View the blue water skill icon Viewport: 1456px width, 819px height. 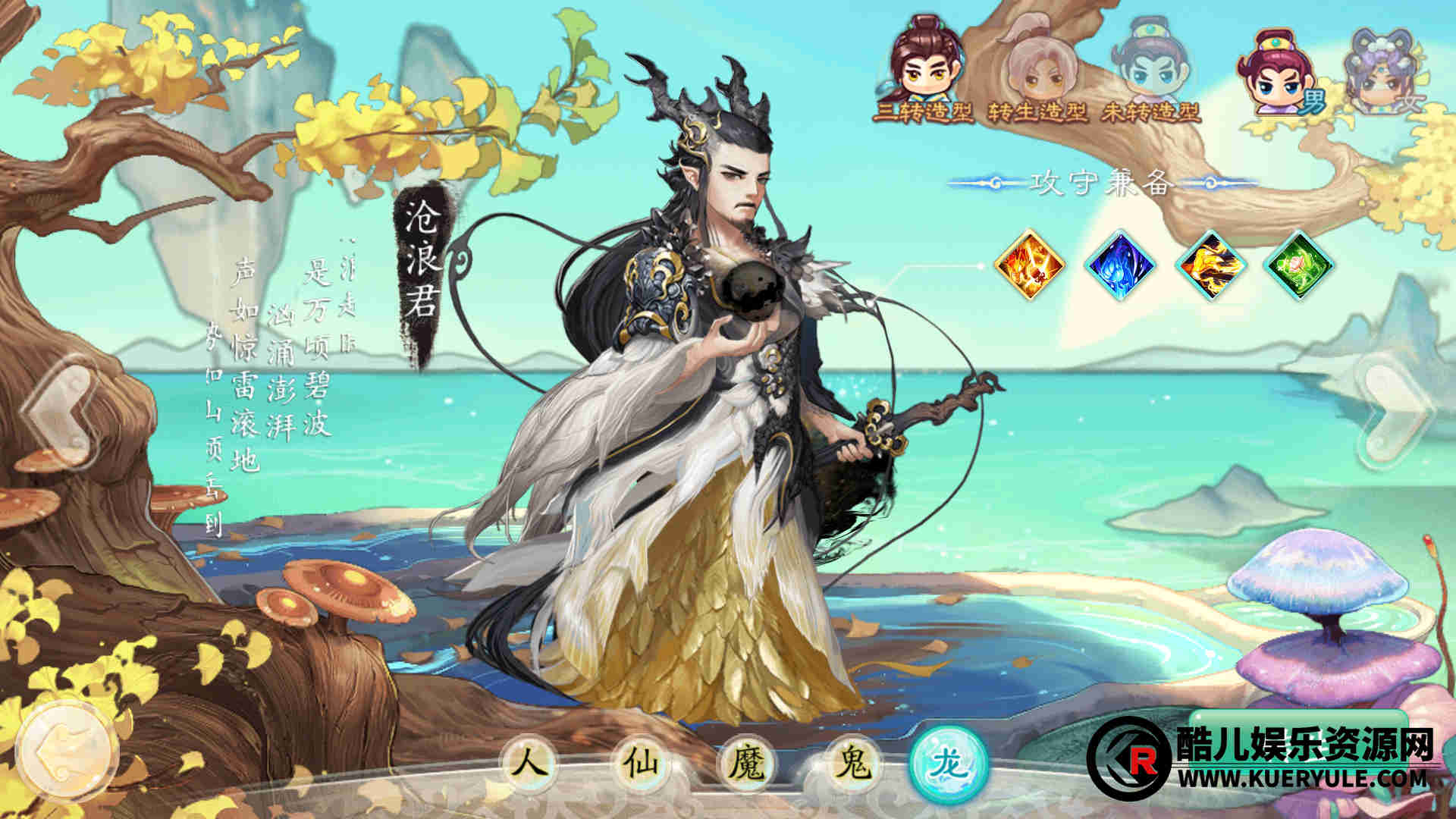(x=1120, y=265)
